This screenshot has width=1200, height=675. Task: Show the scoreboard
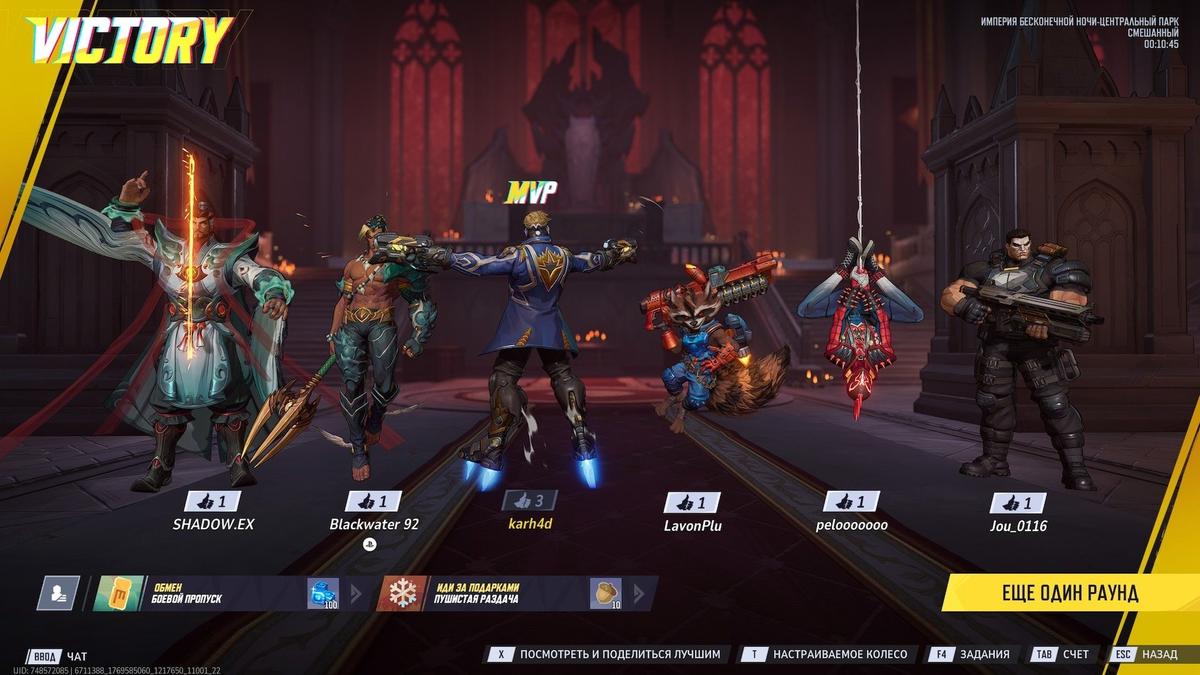point(1062,654)
